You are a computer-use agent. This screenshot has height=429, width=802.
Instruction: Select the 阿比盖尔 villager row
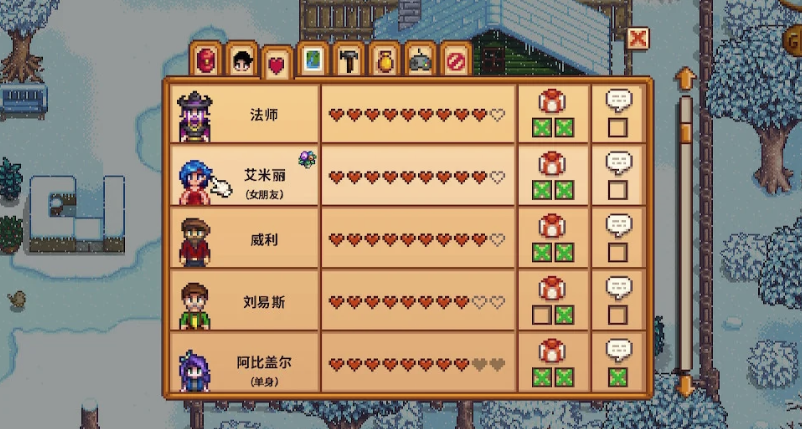click(264, 362)
